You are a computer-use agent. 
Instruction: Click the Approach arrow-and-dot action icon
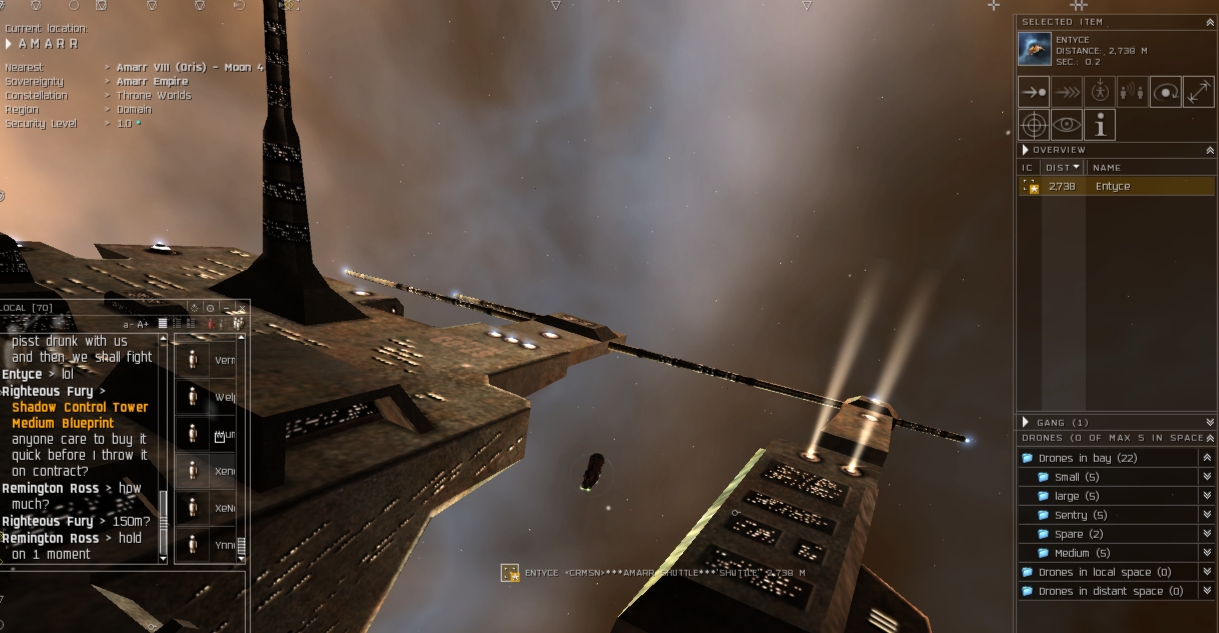click(1033, 92)
